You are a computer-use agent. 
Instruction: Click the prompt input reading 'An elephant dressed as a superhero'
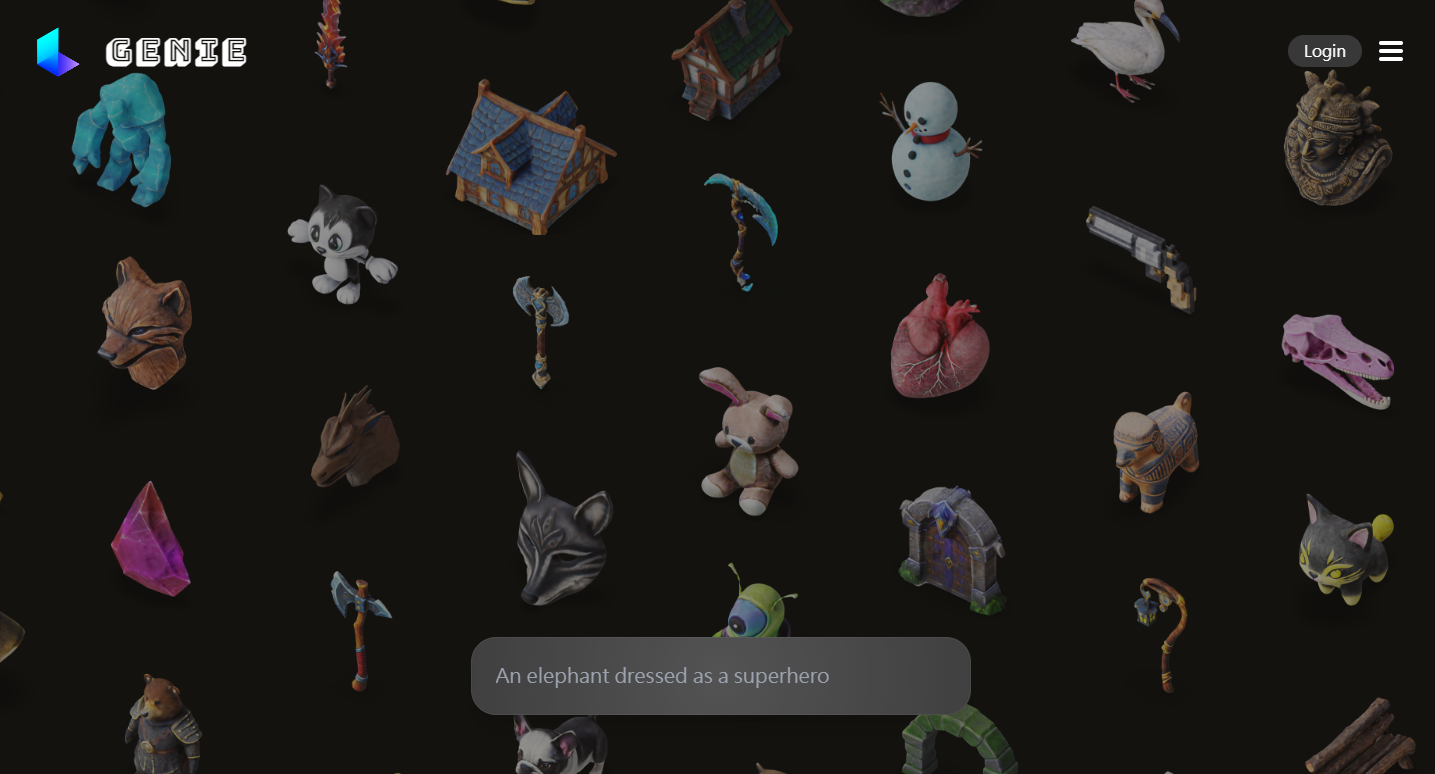pos(719,676)
